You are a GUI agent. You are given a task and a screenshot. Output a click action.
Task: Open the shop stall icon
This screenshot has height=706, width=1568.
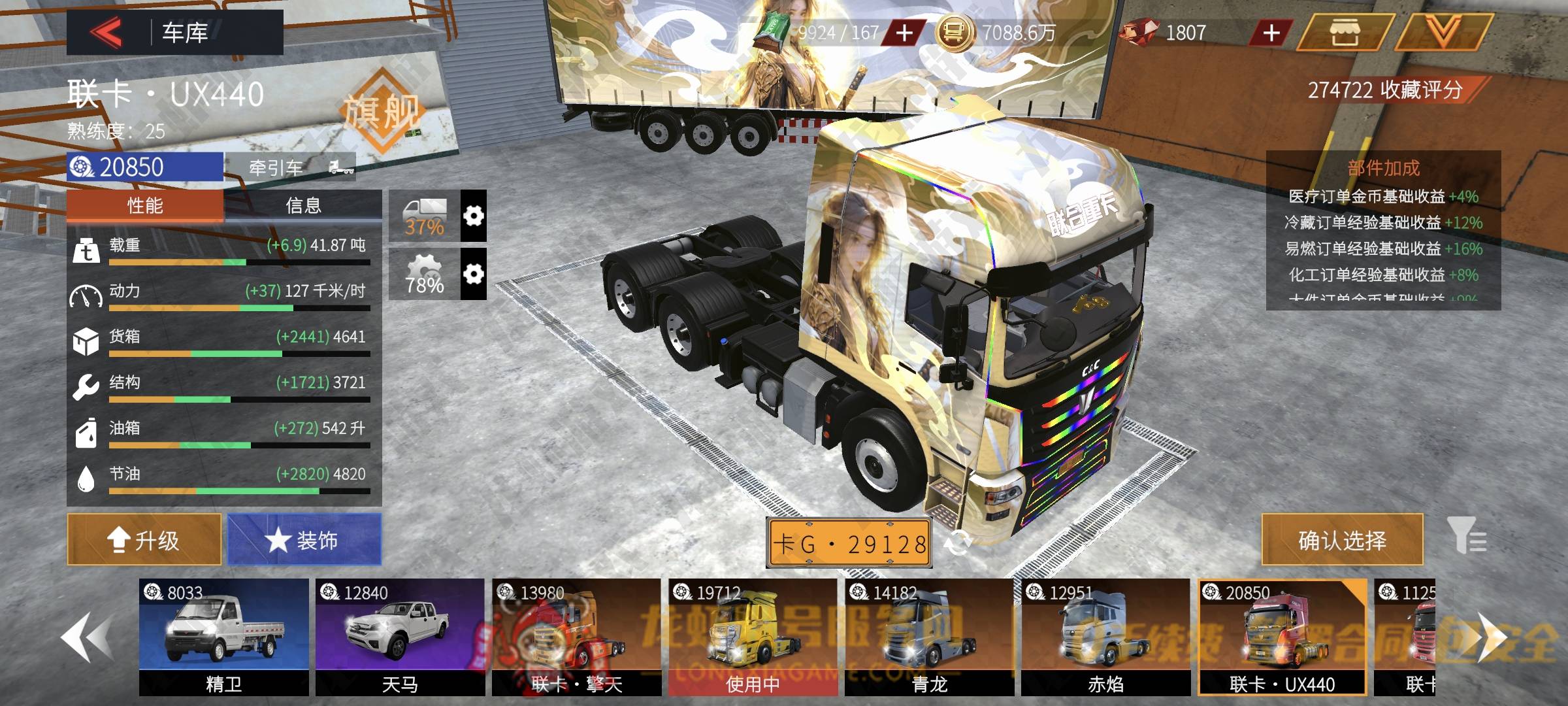1343,32
